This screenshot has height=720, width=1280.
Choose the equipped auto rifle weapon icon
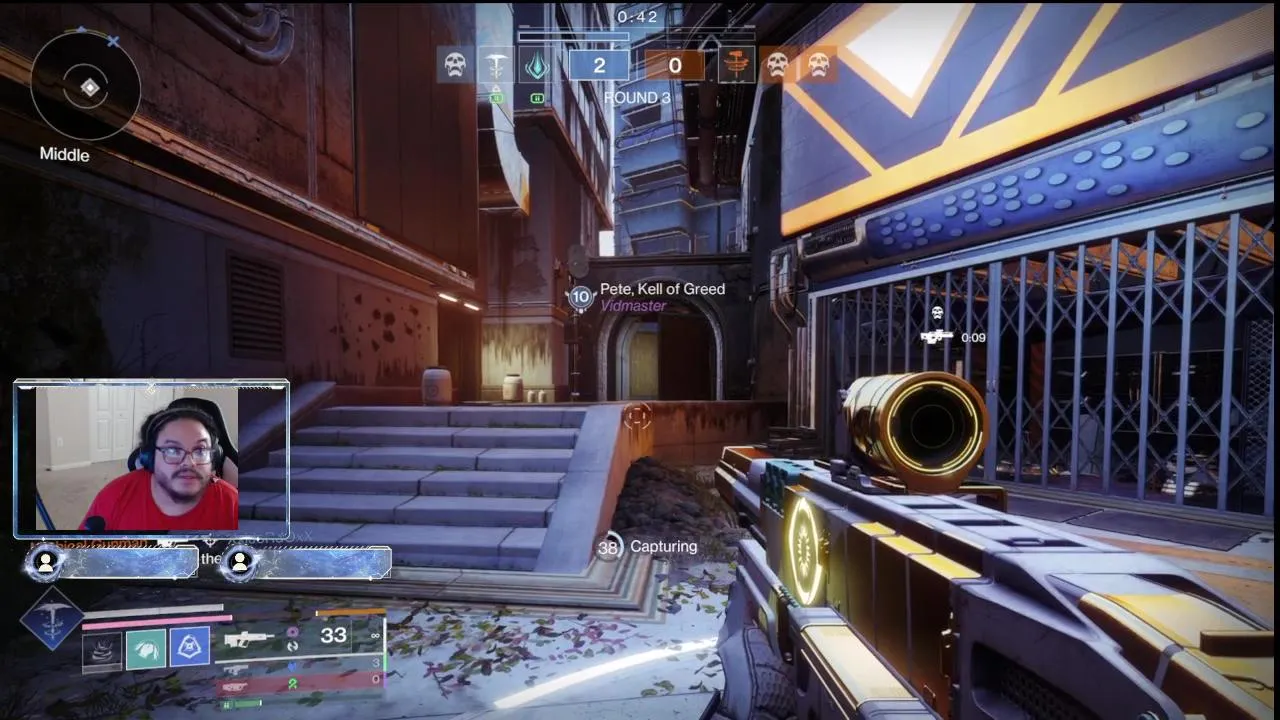click(x=249, y=639)
